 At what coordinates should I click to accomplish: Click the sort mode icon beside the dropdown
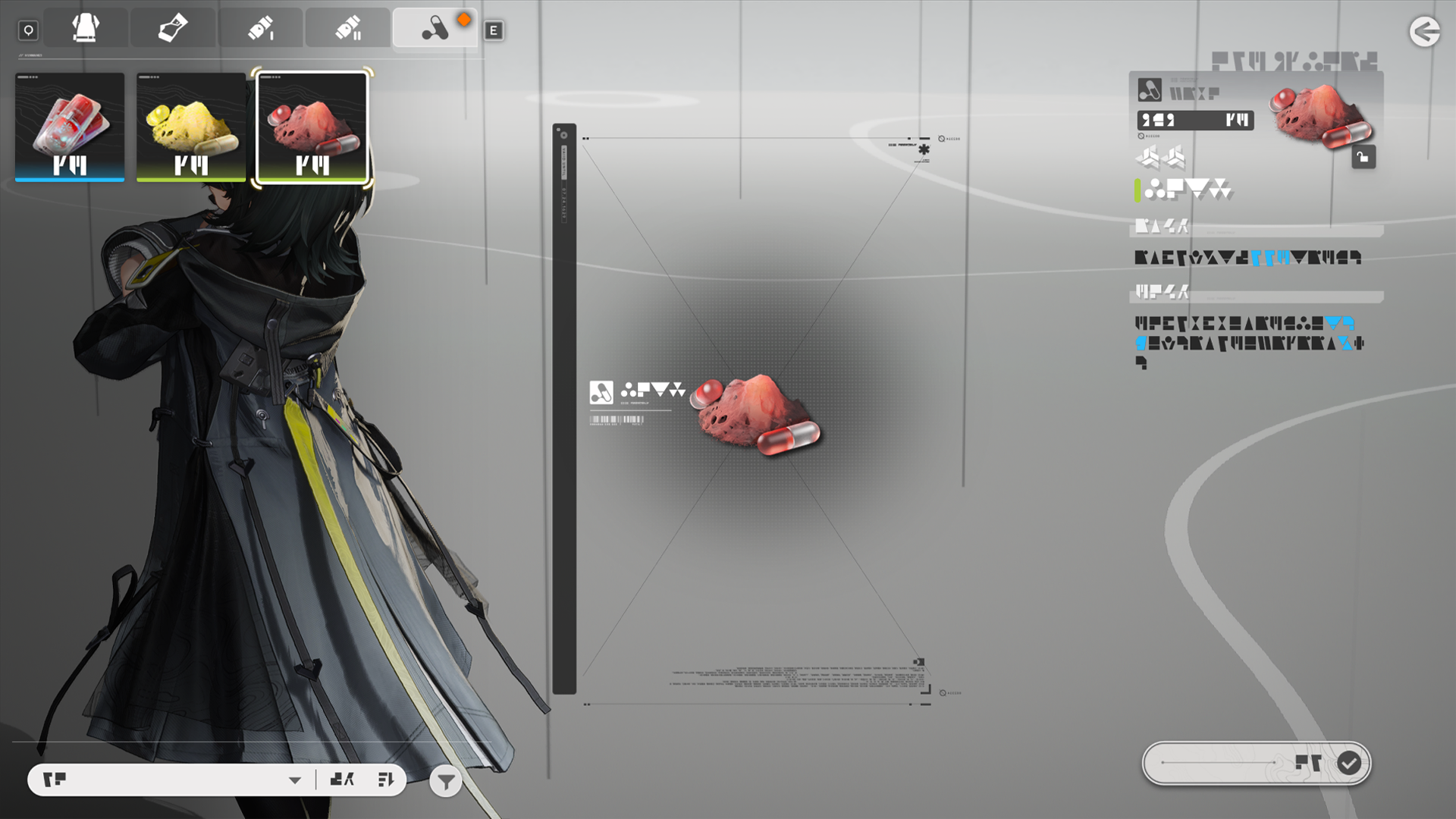tap(342, 780)
